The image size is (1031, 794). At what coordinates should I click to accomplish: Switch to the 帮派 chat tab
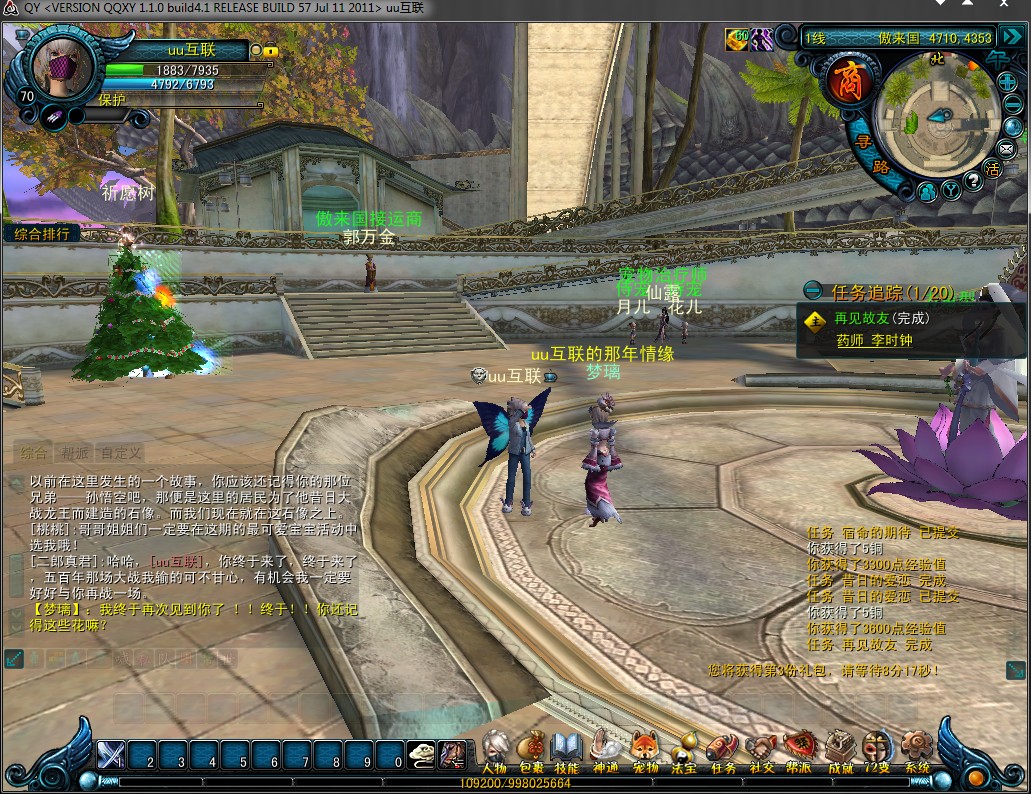pyautogui.click(x=75, y=453)
